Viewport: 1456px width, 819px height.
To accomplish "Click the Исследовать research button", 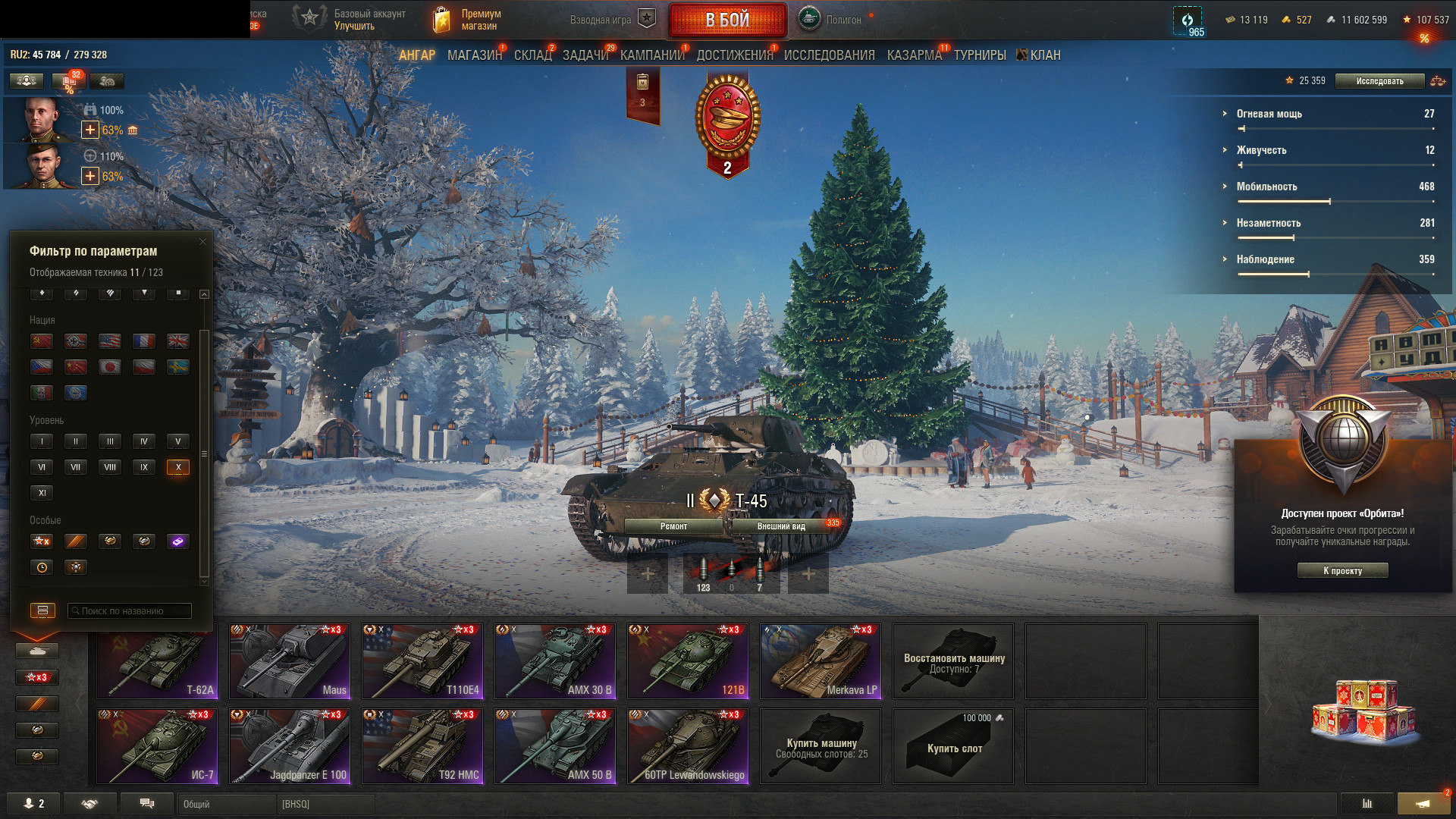I will coord(1379,81).
